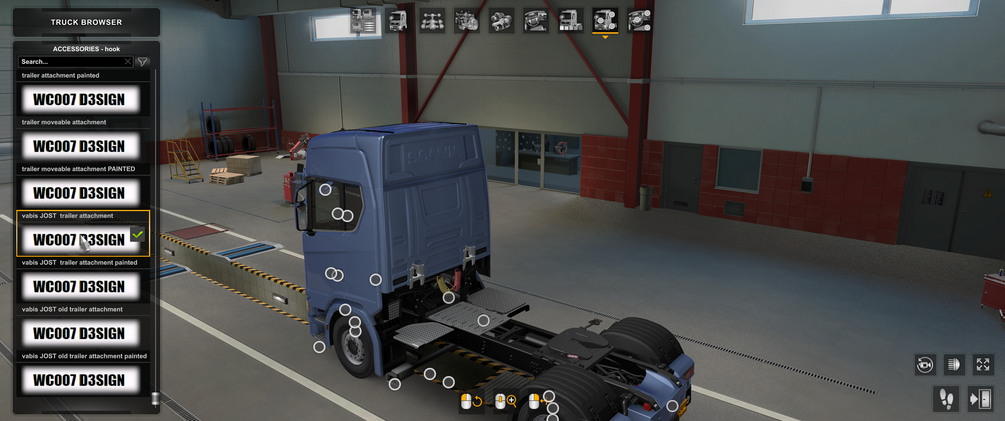The width and height of the screenshot is (1005, 421).
Task: Clear the search box with the X
Action: [x=128, y=62]
